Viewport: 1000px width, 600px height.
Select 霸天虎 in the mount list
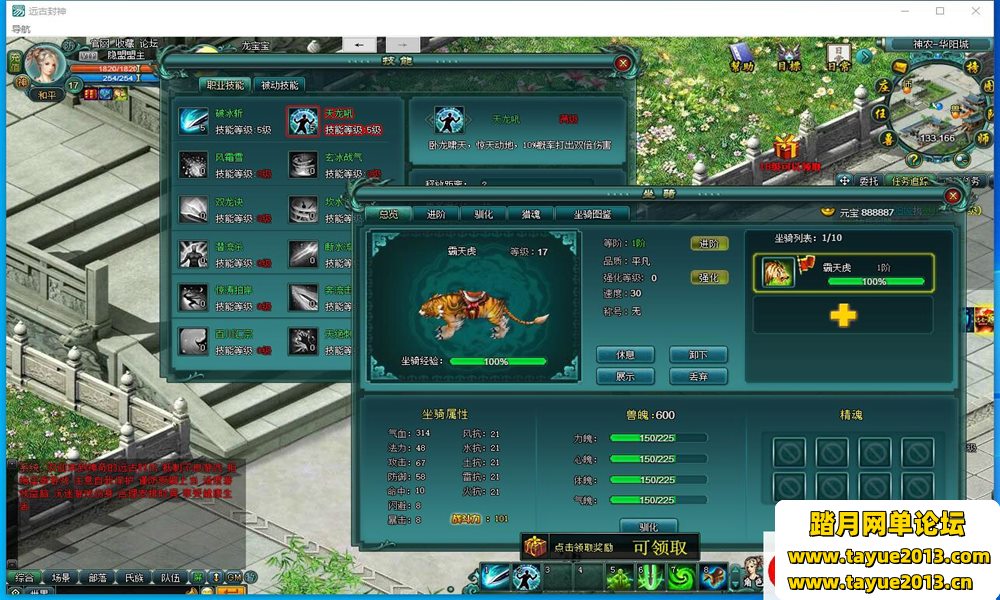coord(844,272)
